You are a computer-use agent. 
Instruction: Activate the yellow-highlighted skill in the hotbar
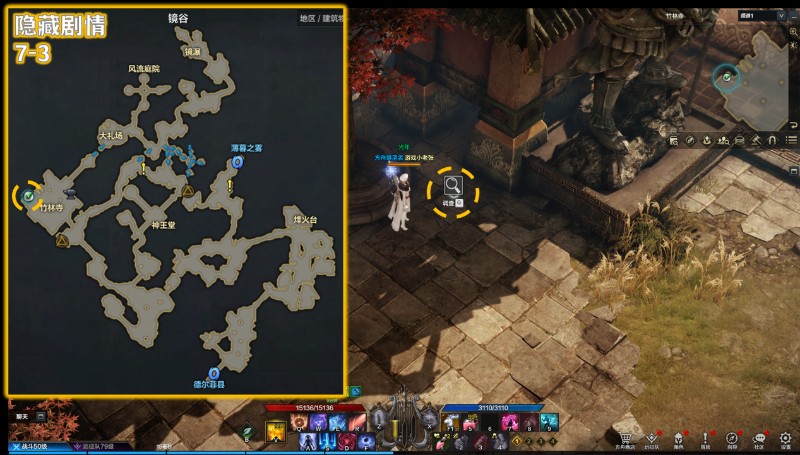[275, 430]
